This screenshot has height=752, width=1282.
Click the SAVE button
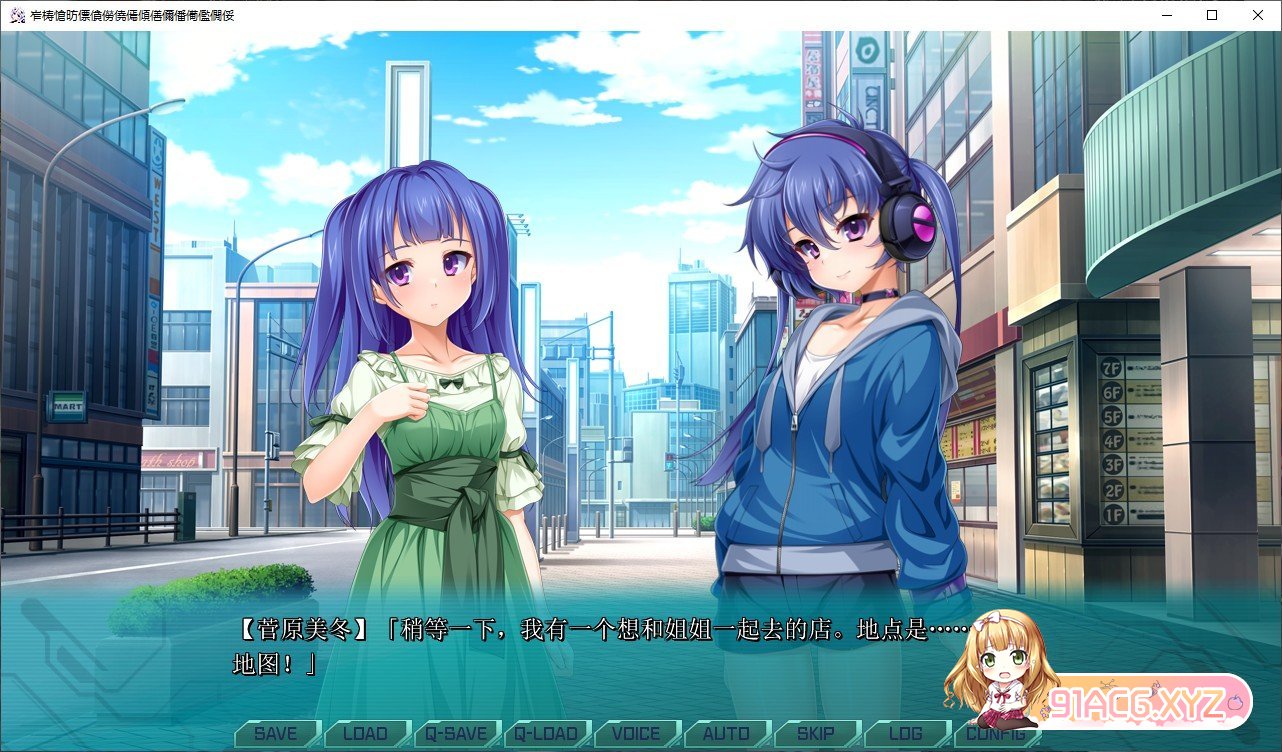click(275, 734)
